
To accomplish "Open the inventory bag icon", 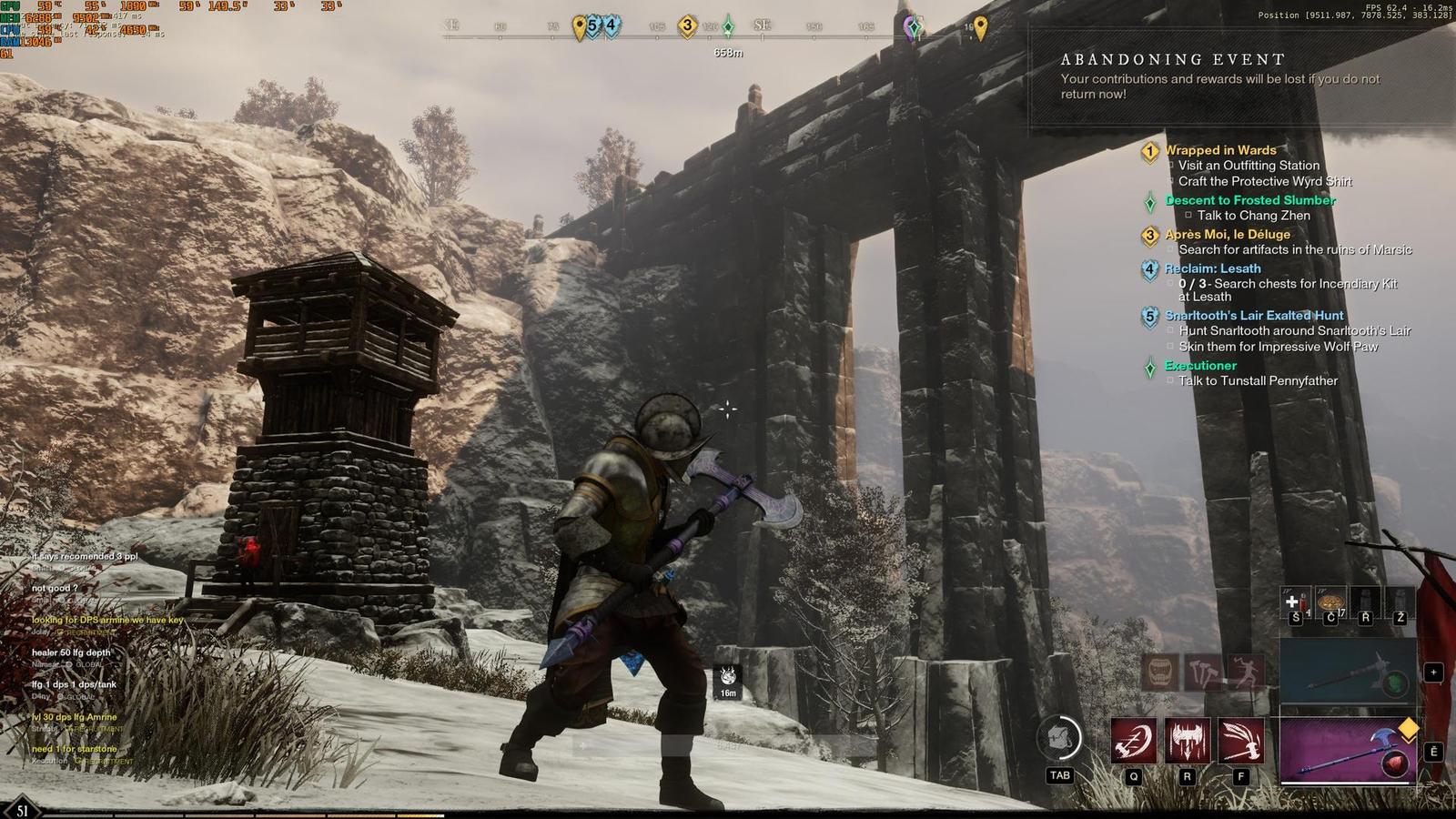I will [1060, 738].
